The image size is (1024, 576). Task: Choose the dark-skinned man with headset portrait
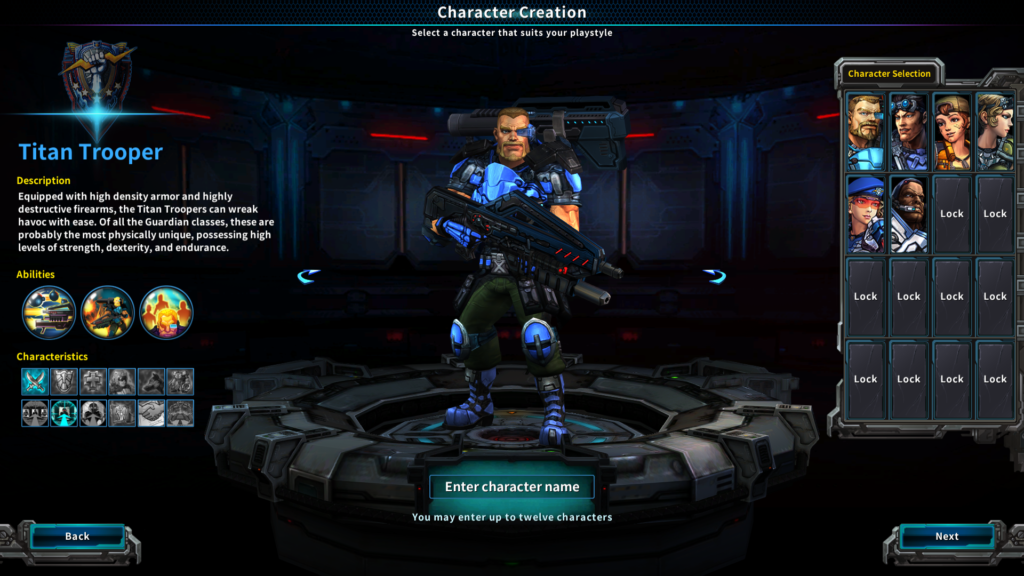click(x=908, y=214)
